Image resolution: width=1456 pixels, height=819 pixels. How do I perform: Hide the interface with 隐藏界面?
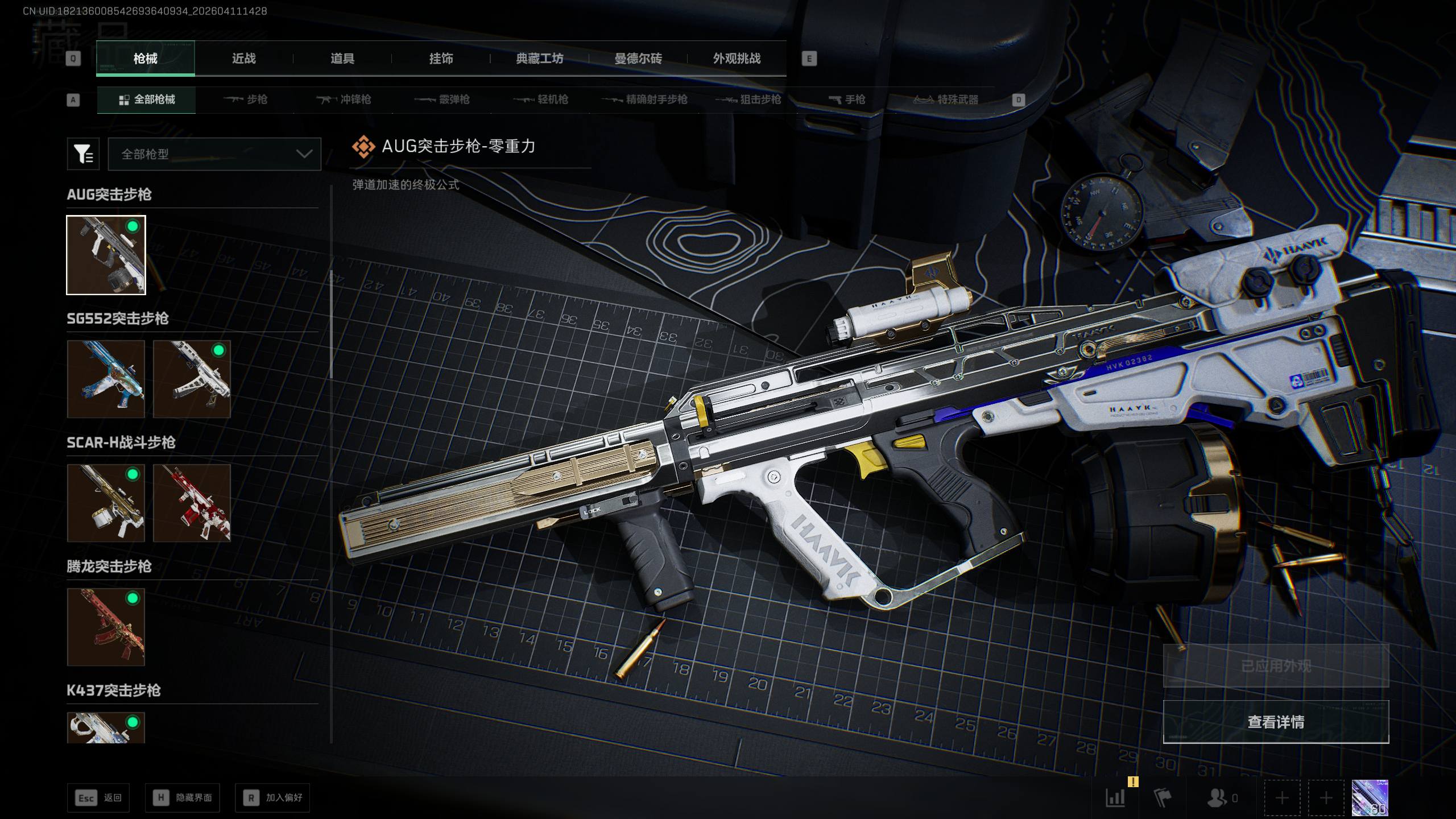[x=183, y=798]
